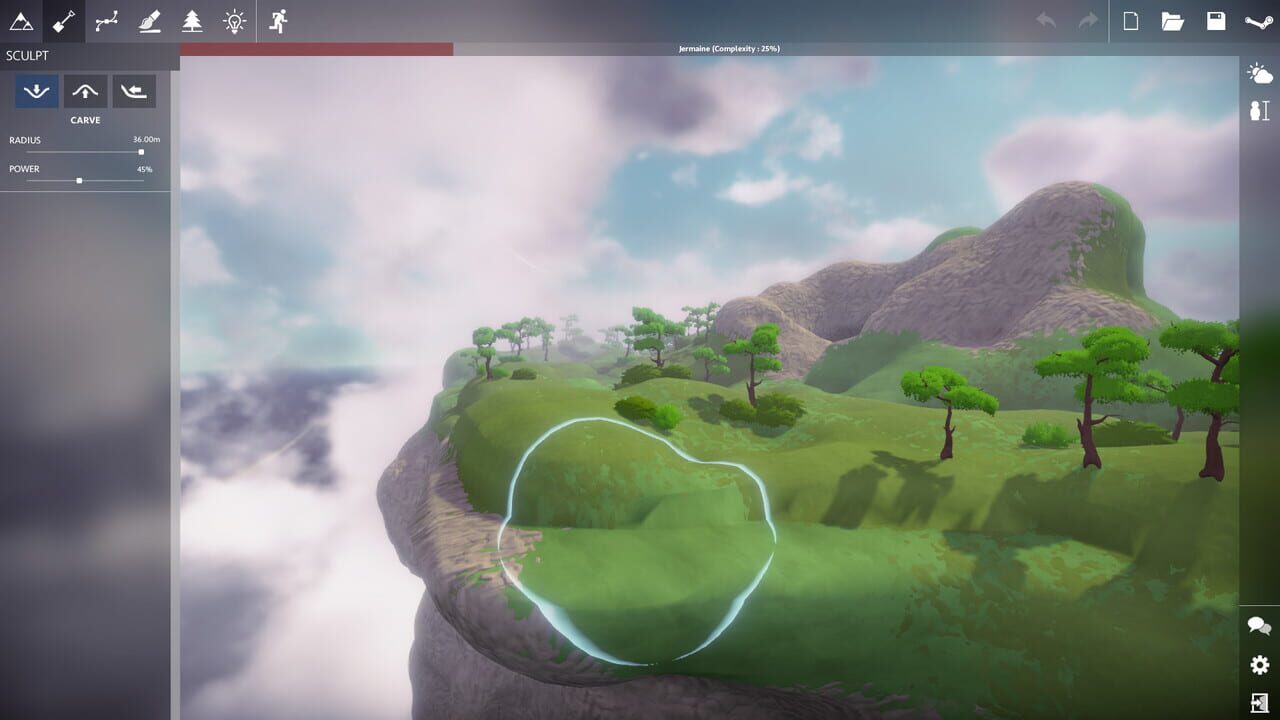Adjust the Power slider
Screen dimensions: 1280x720
click(78, 181)
